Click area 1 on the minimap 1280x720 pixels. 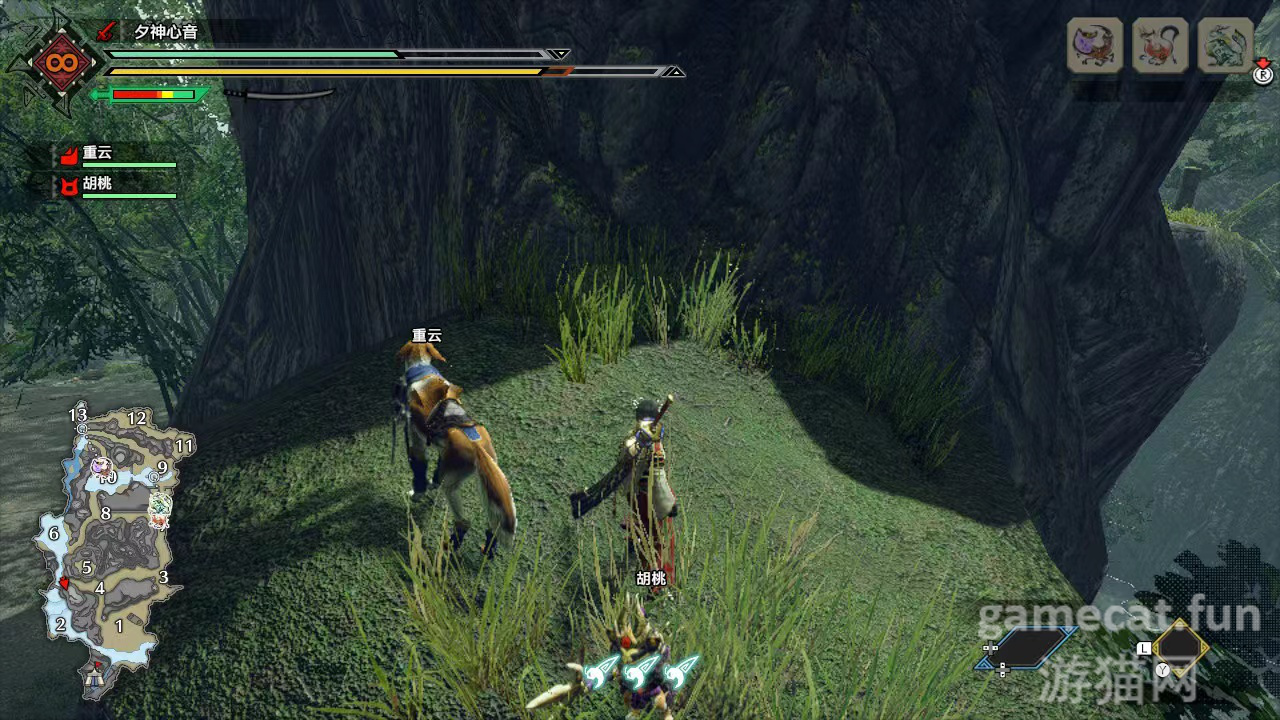coord(119,626)
